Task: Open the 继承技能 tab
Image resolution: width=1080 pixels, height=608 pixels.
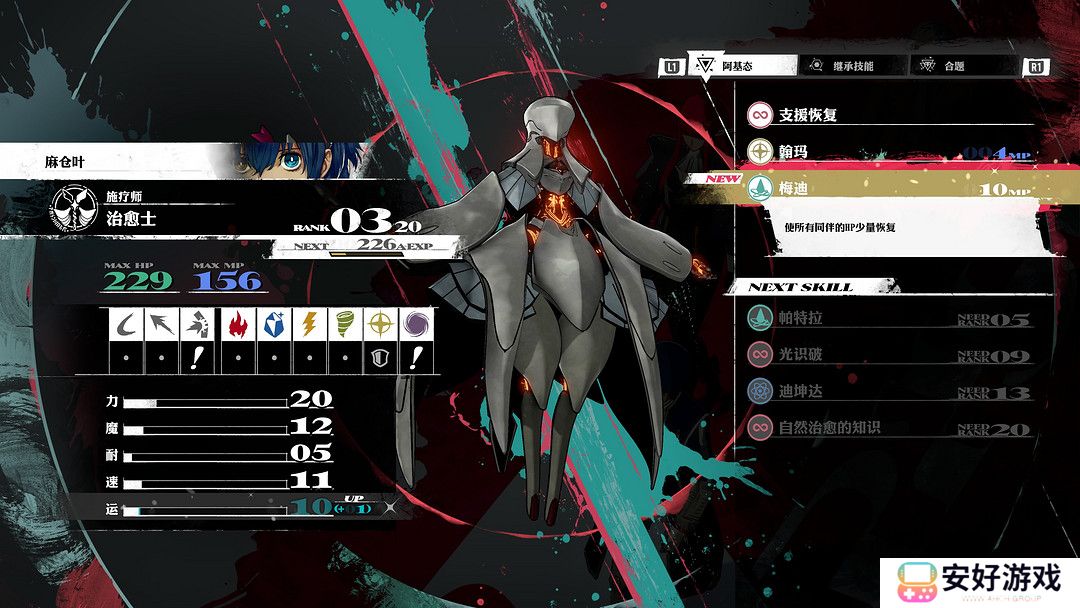Action: click(x=852, y=66)
